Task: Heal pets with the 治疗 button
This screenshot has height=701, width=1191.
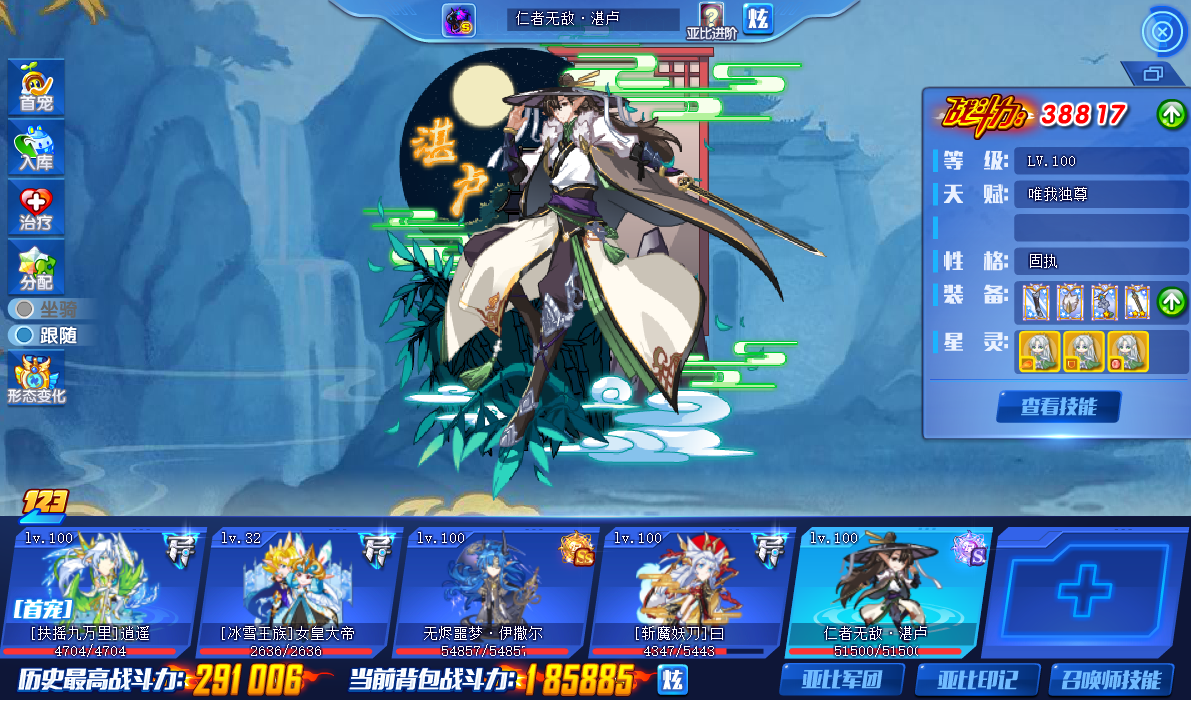Action: click(x=36, y=208)
